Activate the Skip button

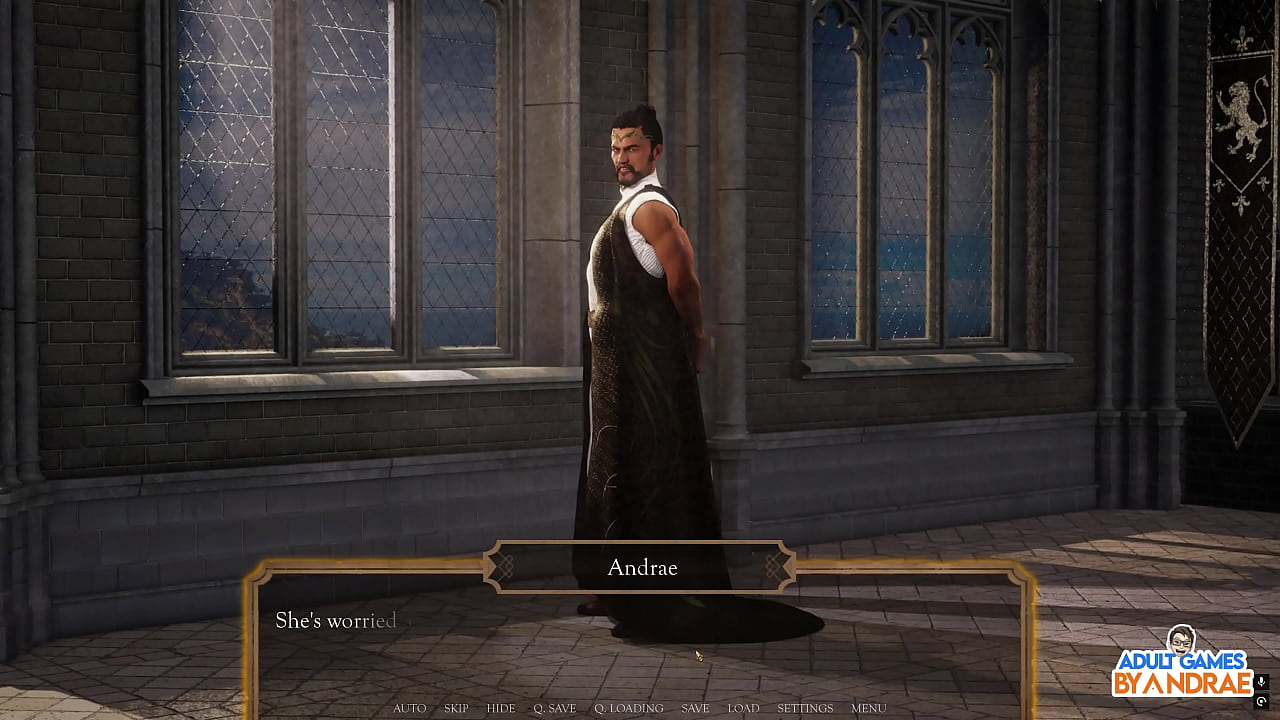point(456,708)
